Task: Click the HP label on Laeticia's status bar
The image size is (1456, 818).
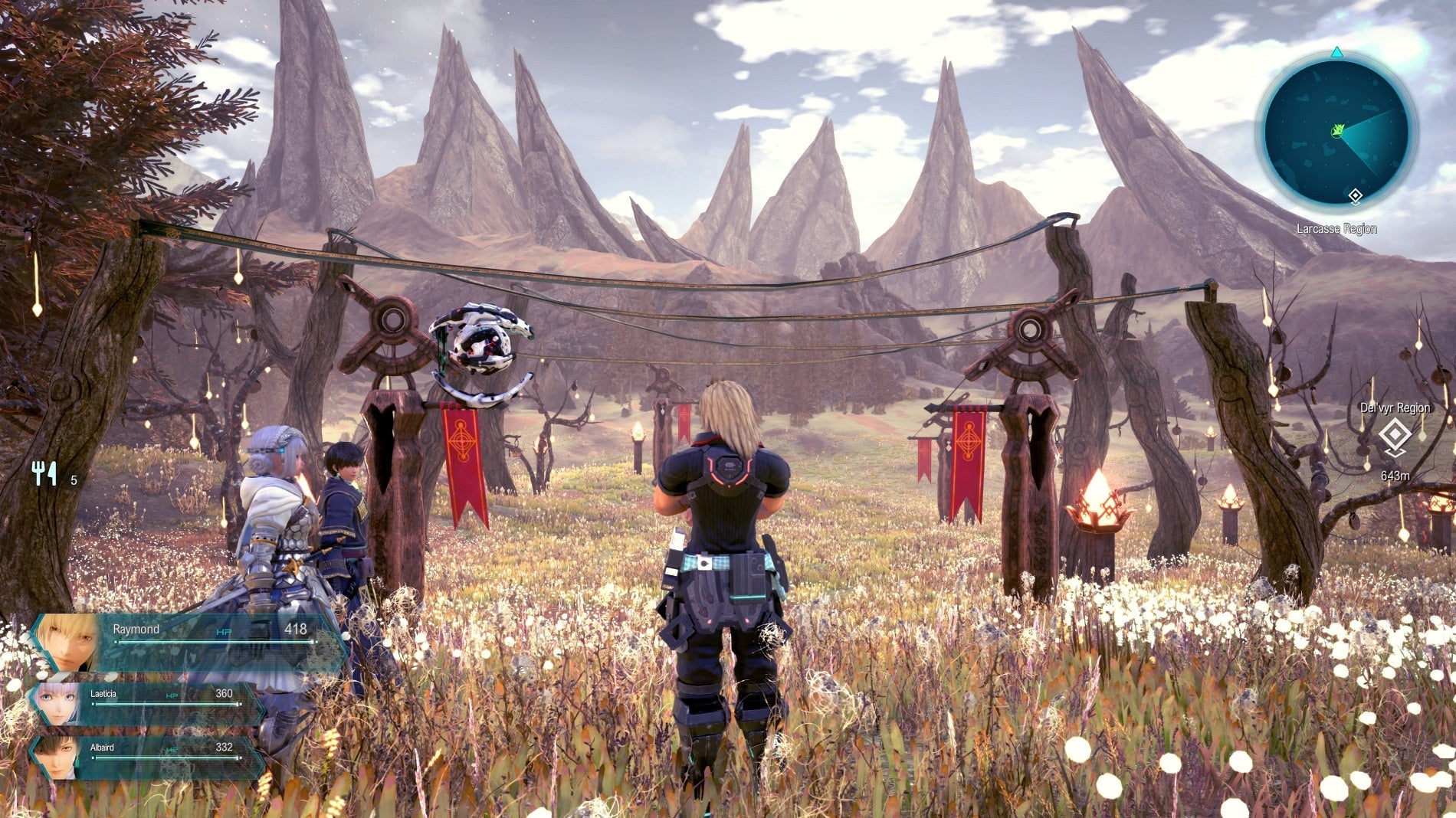Action: (172, 696)
